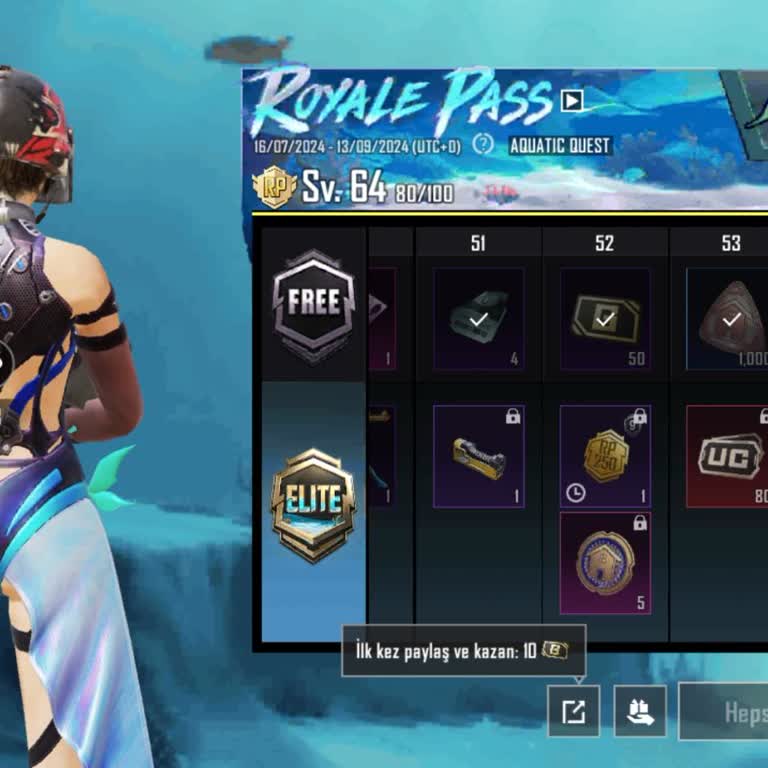Select the FREE pass reward track
The image size is (768, 768).
[314, 304]
